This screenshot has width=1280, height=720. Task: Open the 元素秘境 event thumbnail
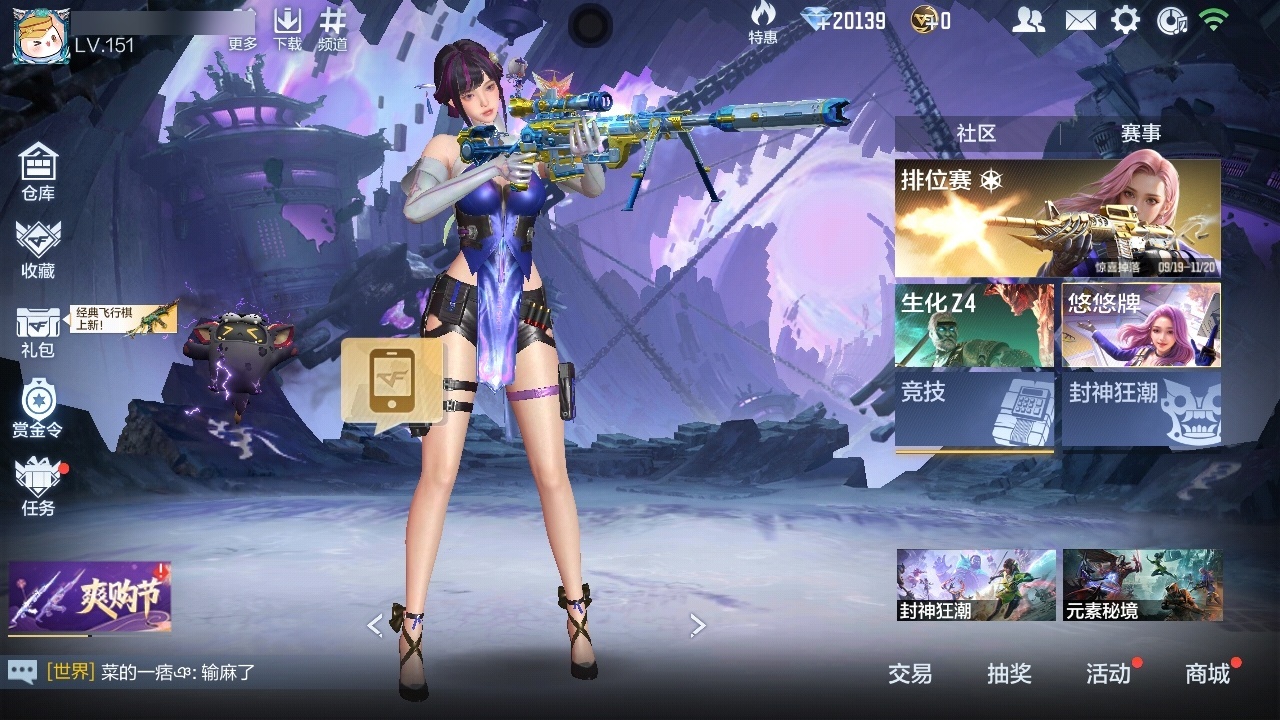click(x=1142, y=584)
